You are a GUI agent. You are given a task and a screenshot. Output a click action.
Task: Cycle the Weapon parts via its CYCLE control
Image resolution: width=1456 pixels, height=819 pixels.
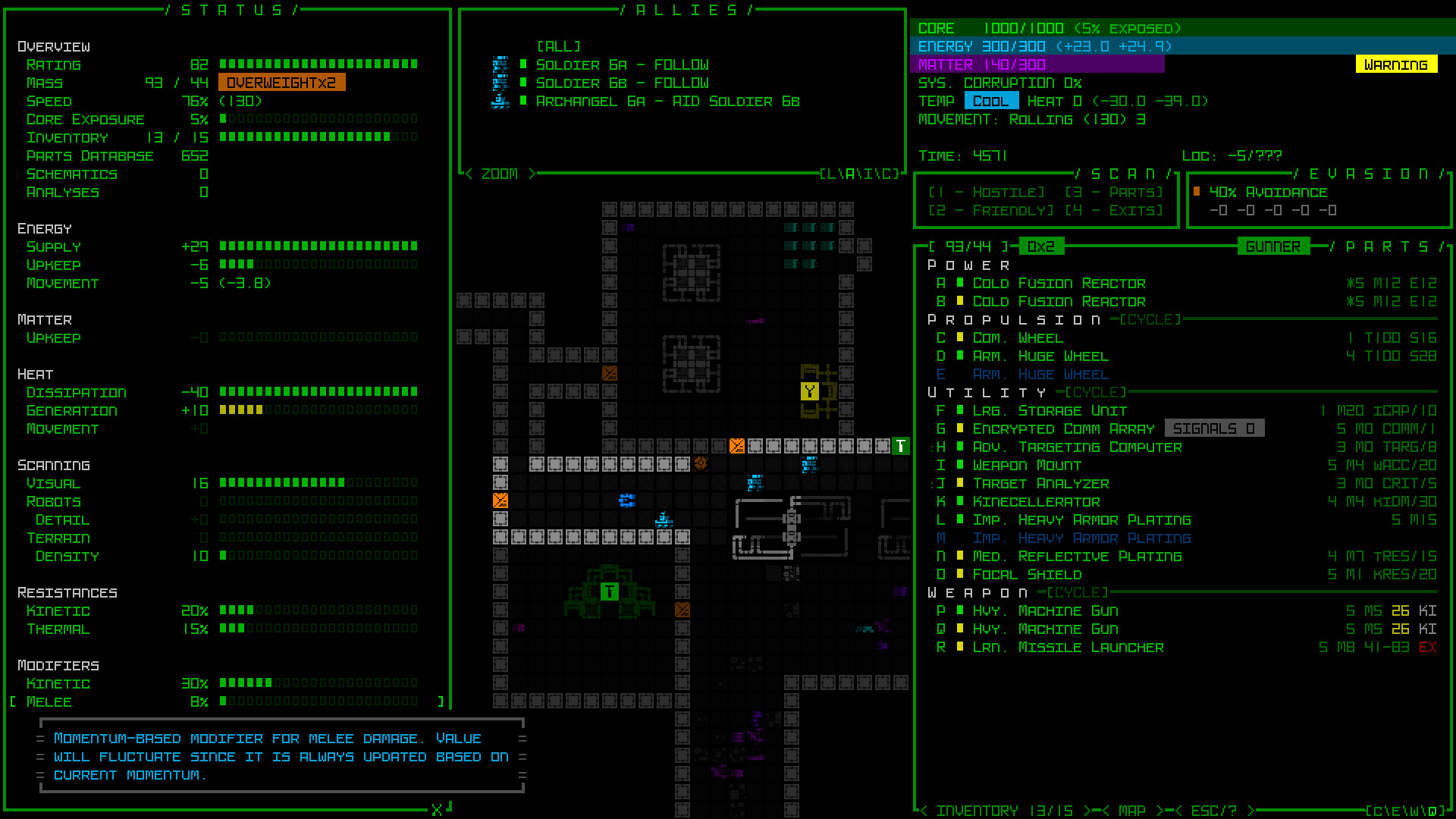tap(1076, 592)
